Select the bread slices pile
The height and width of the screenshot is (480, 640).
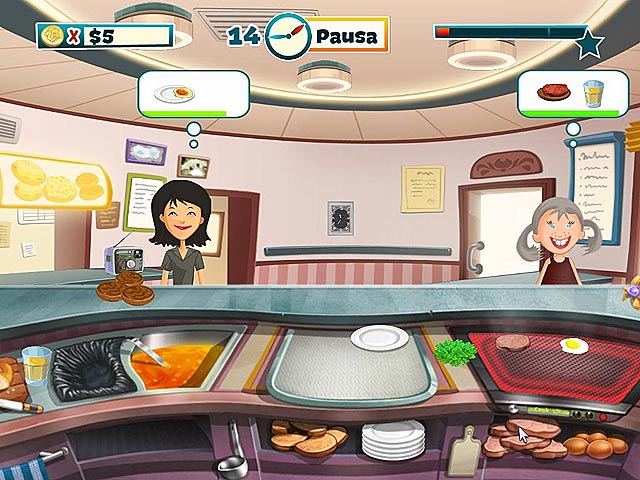tap(306, 436)
